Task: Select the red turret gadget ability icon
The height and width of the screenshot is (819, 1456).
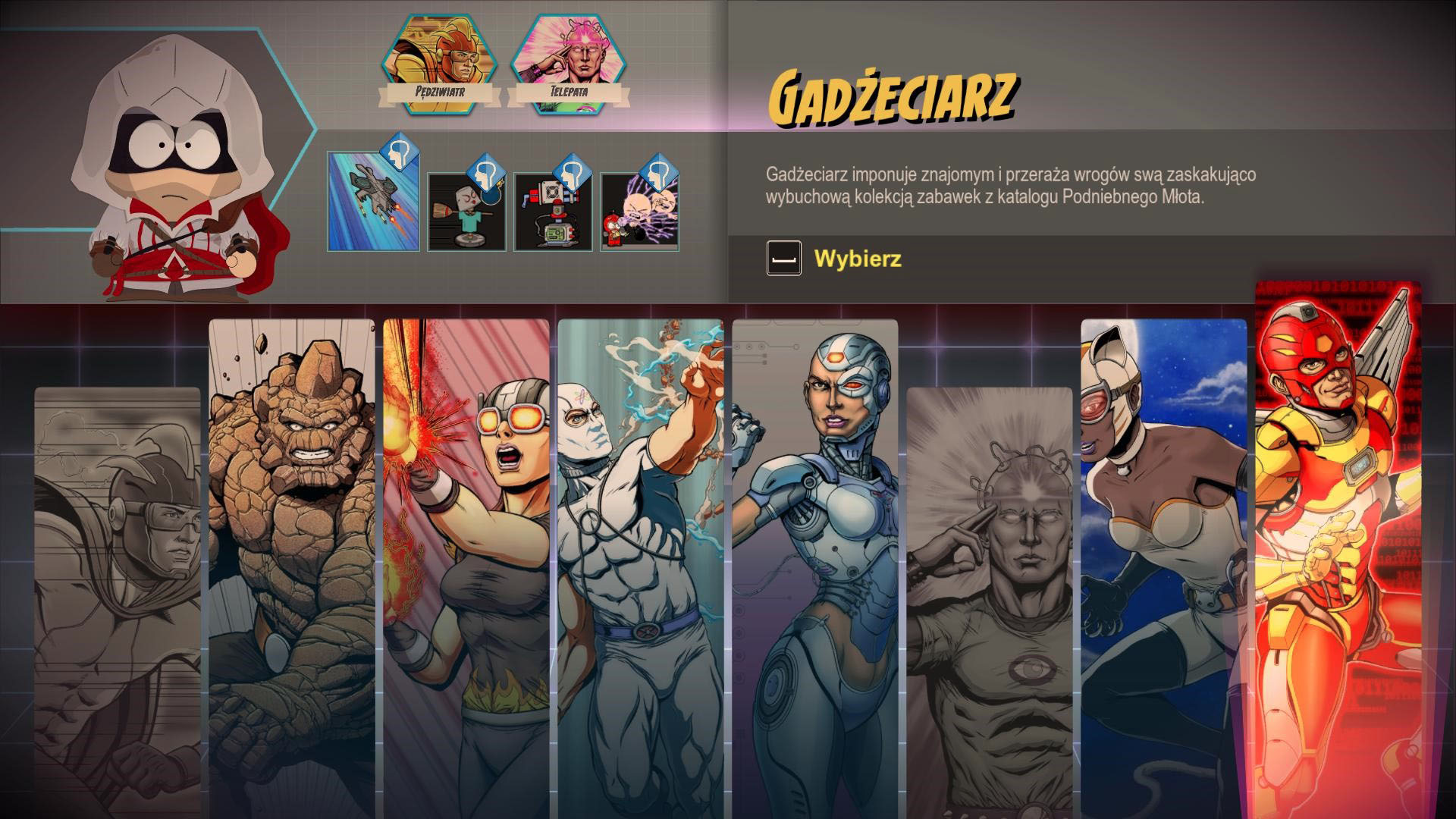Action: click(551, 212)
